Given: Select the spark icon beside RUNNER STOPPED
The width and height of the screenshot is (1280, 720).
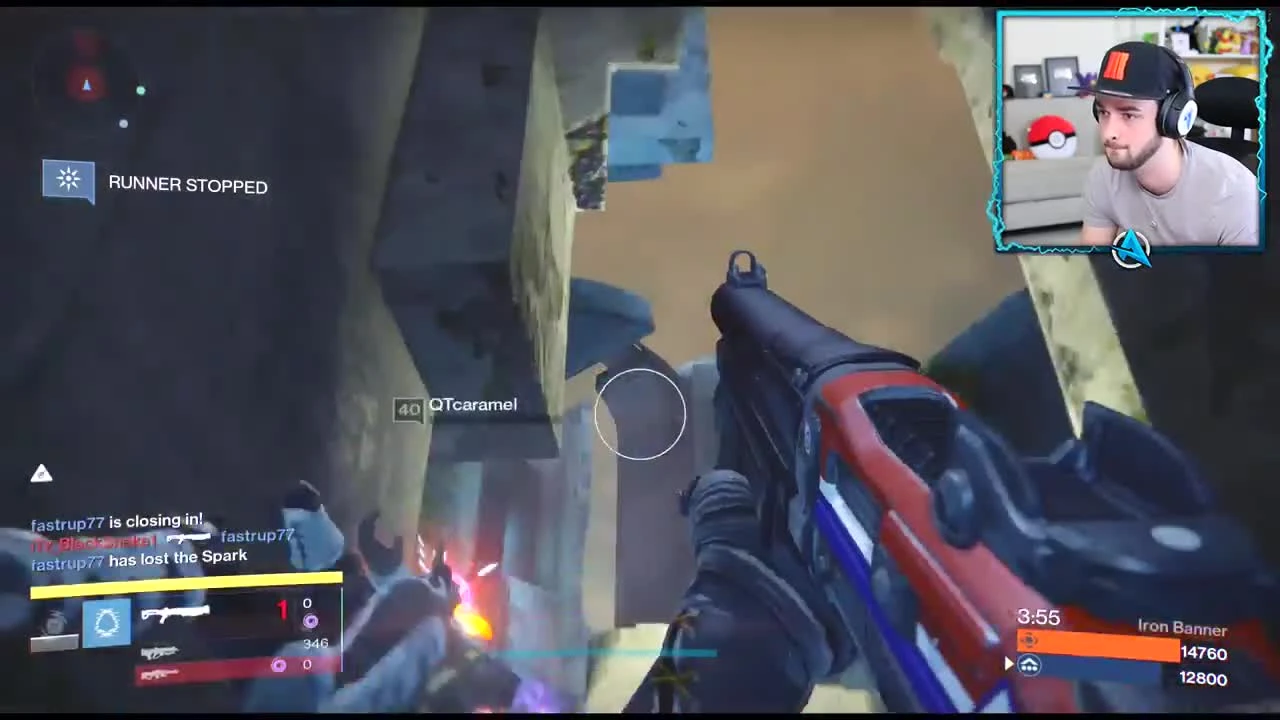Looking at the screenshot, I should (x=68, y=180).
